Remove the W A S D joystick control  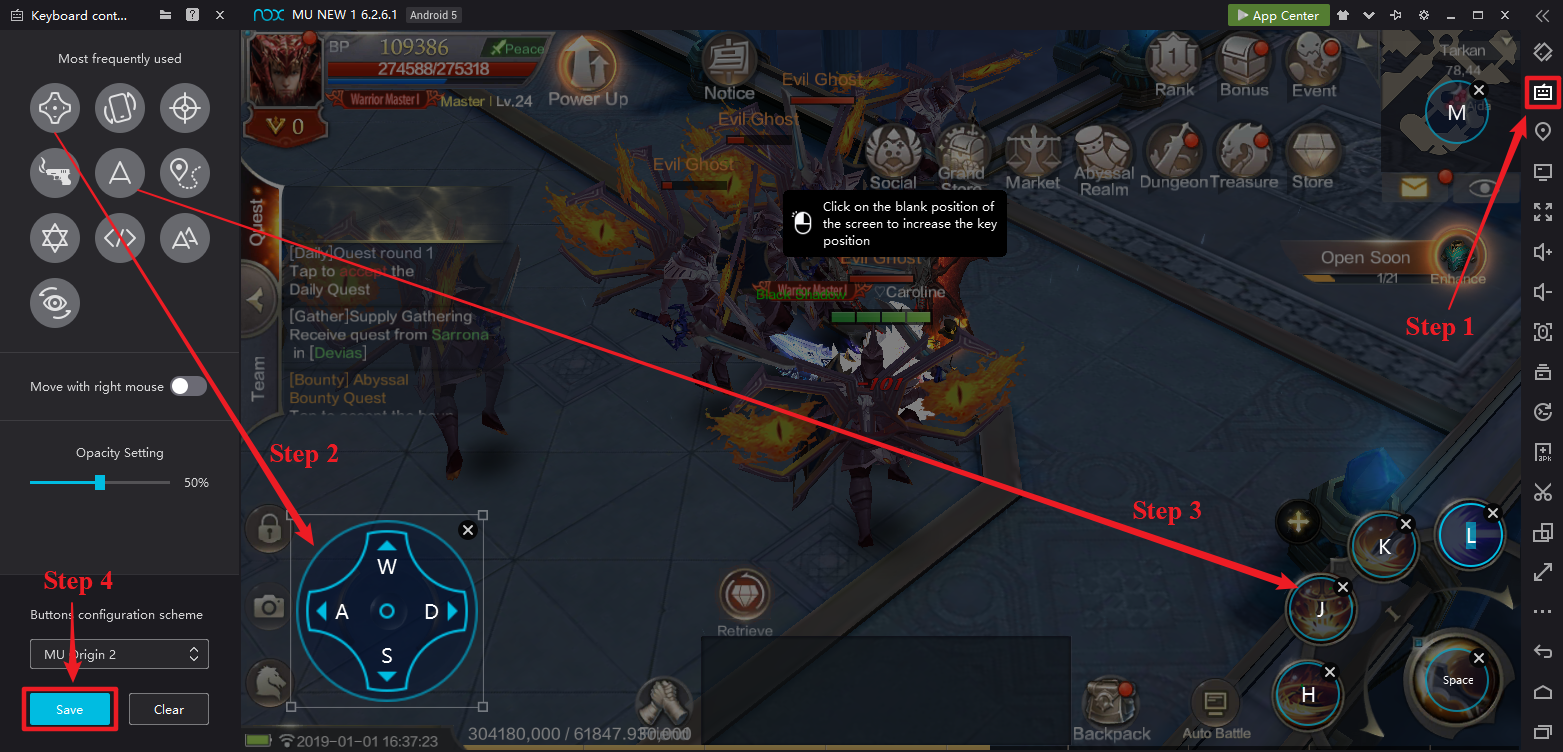467,530
